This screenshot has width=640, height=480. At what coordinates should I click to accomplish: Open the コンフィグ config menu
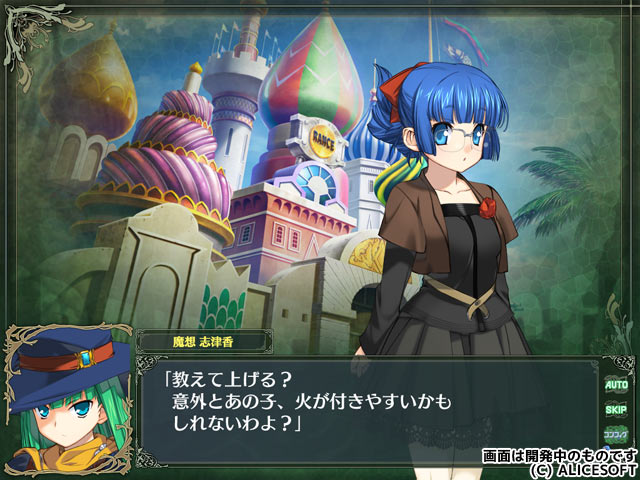(x=614, y=435)
